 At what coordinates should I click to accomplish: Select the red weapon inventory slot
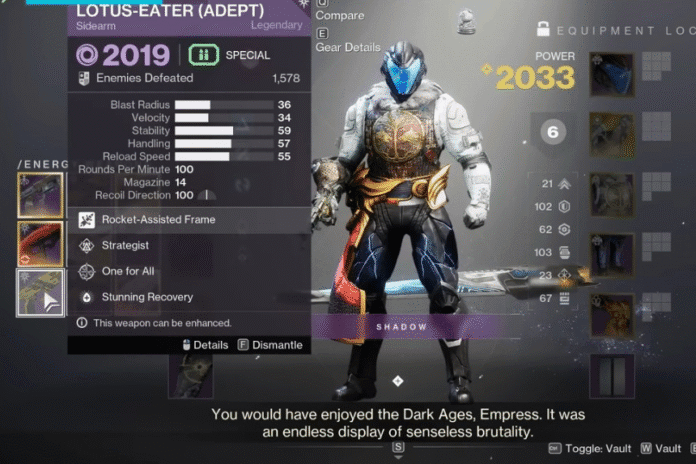click(41, 244)
